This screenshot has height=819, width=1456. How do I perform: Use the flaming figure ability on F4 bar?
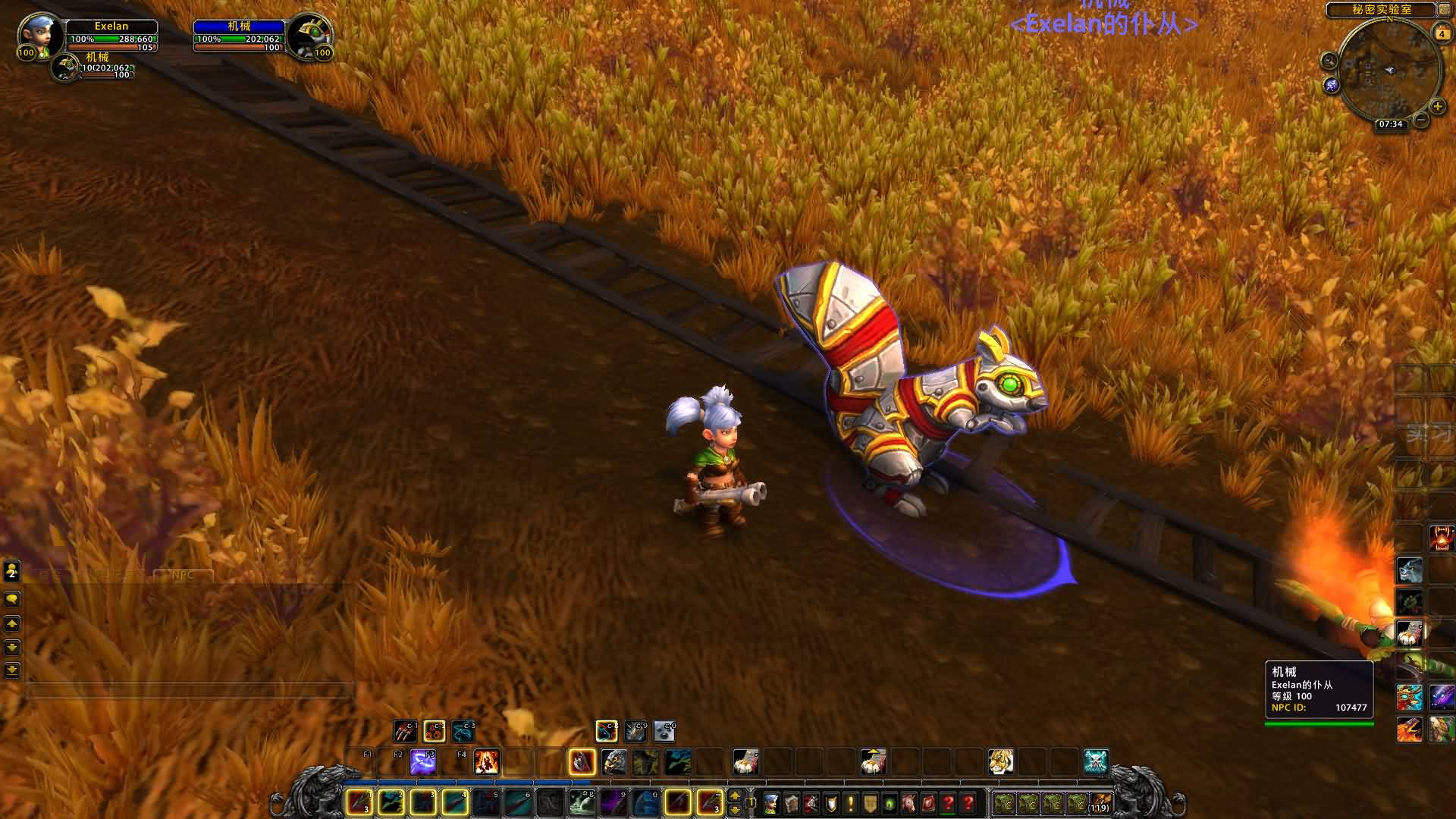tap(486, 761)
